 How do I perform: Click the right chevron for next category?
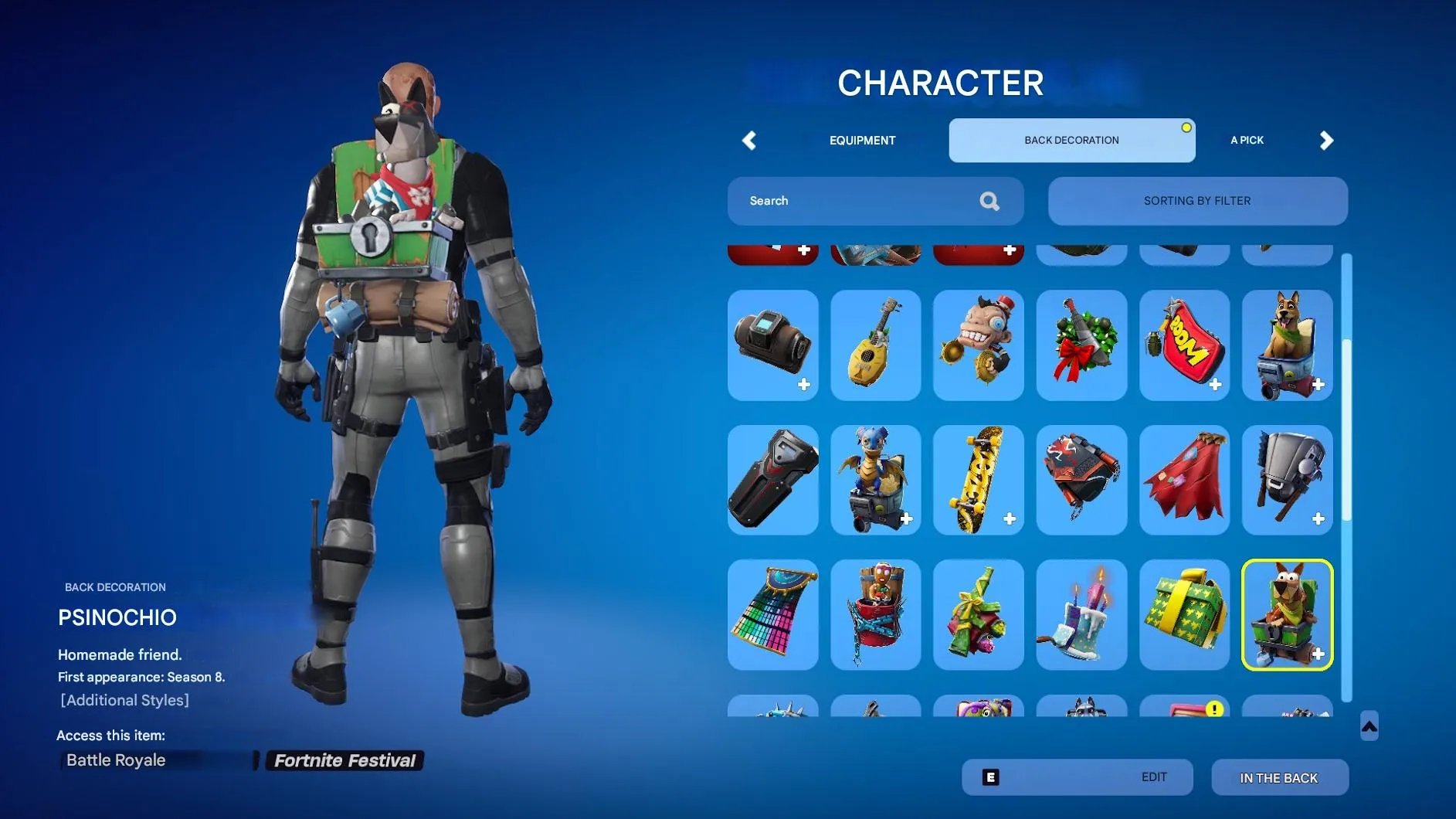(x=1326, y=141)
